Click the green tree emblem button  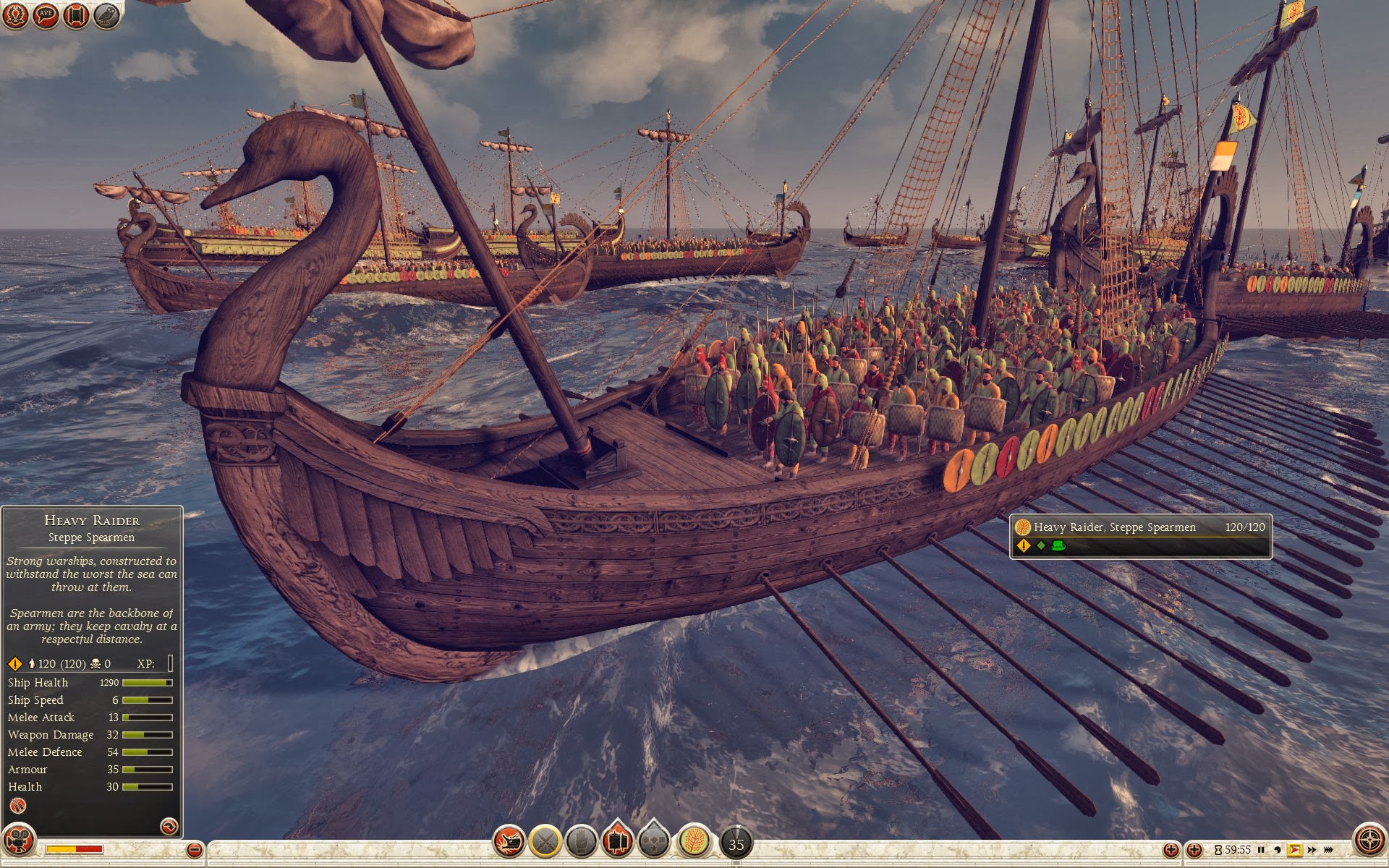pyautogui.click(x=694, y=841)
